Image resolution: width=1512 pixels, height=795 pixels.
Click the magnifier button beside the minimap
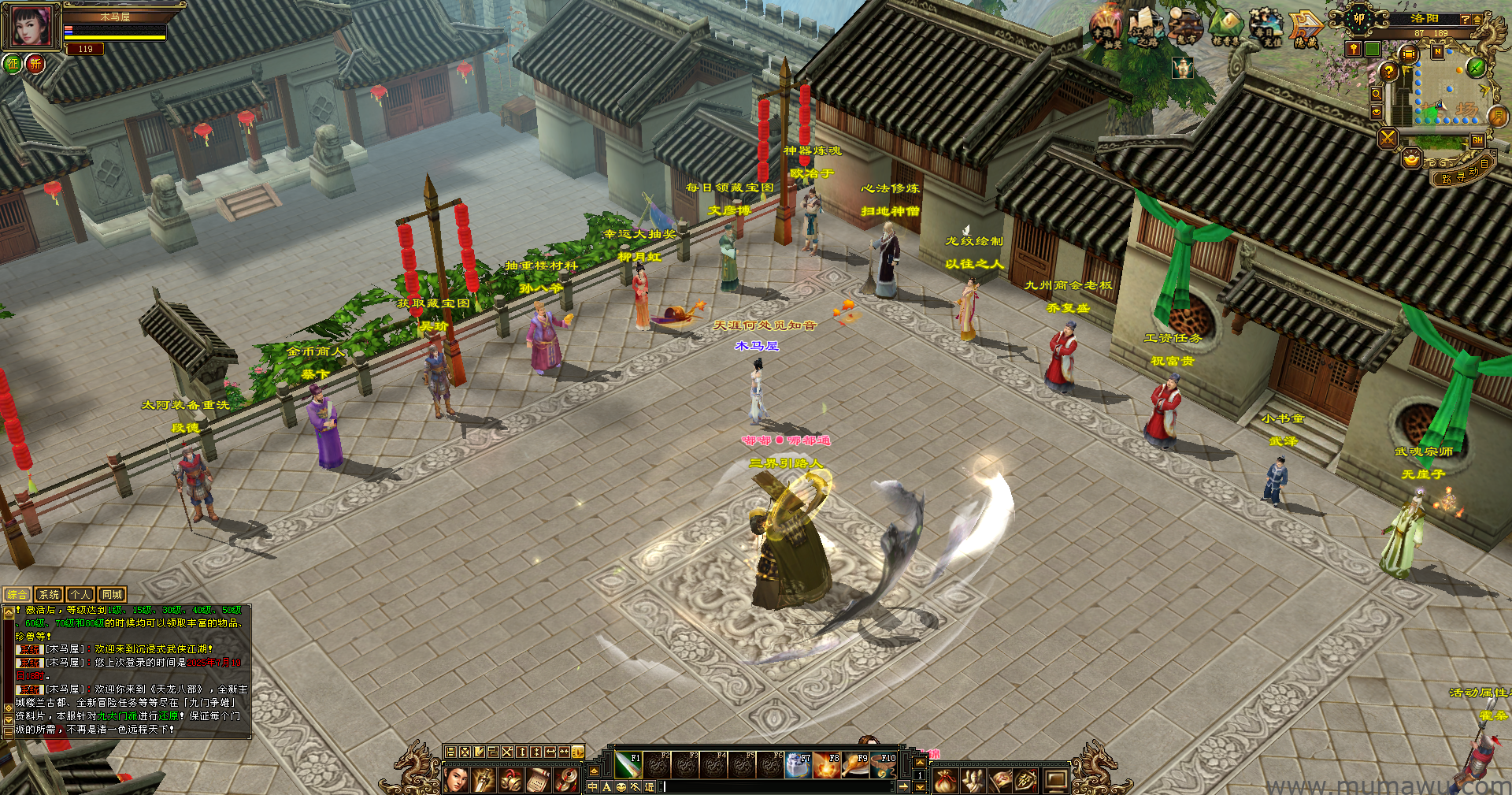tap(1376, 94)
